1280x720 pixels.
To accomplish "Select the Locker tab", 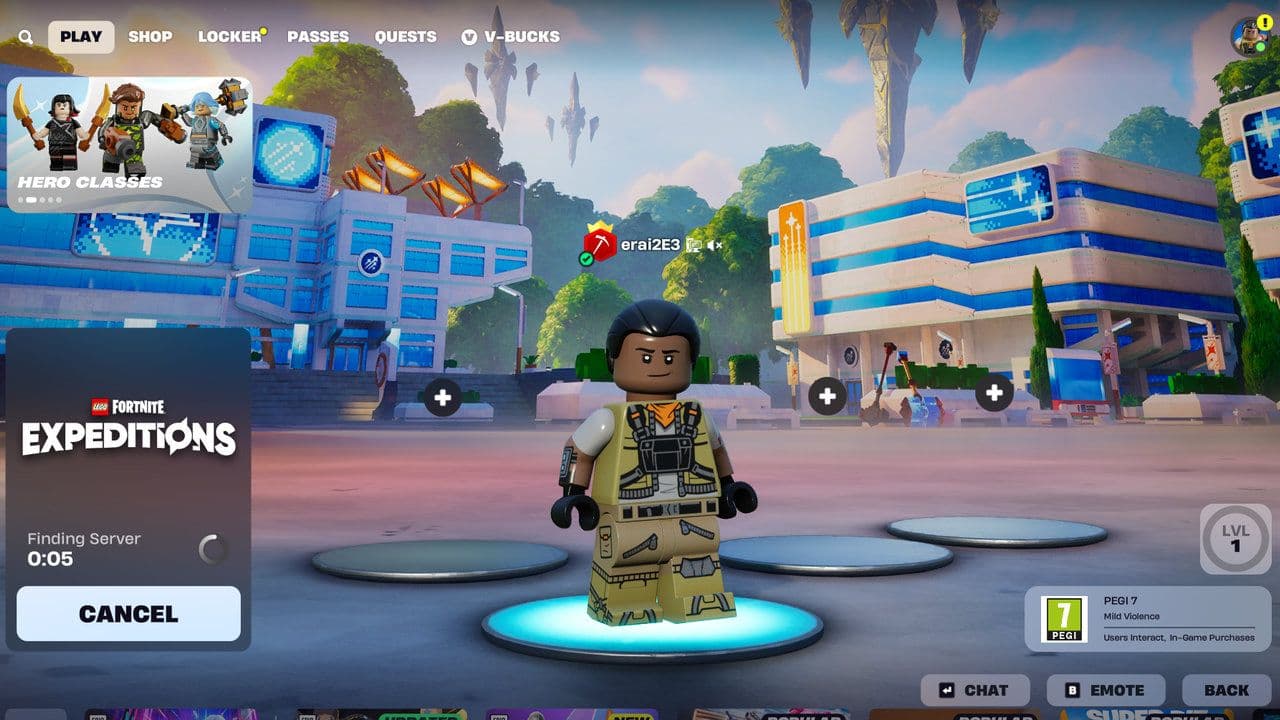I will click(x=229, y=36).
